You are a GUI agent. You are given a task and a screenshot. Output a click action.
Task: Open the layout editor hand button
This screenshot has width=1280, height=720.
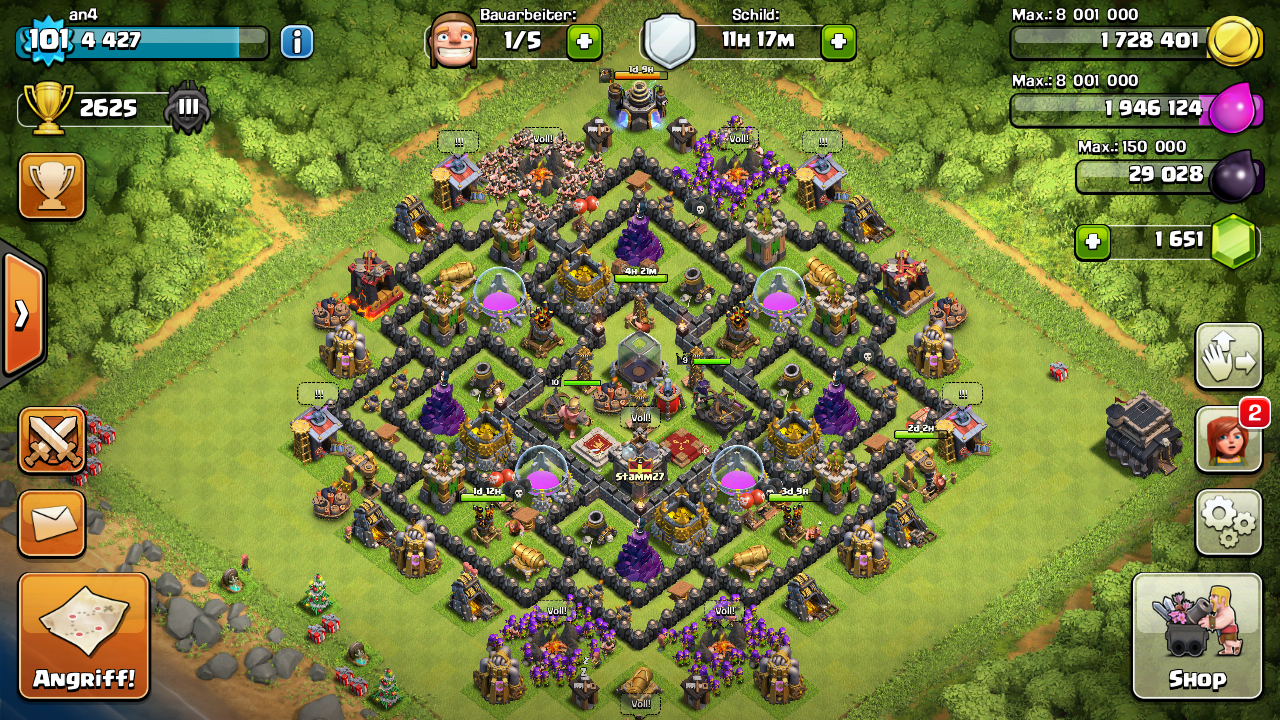coord(1228,356)
